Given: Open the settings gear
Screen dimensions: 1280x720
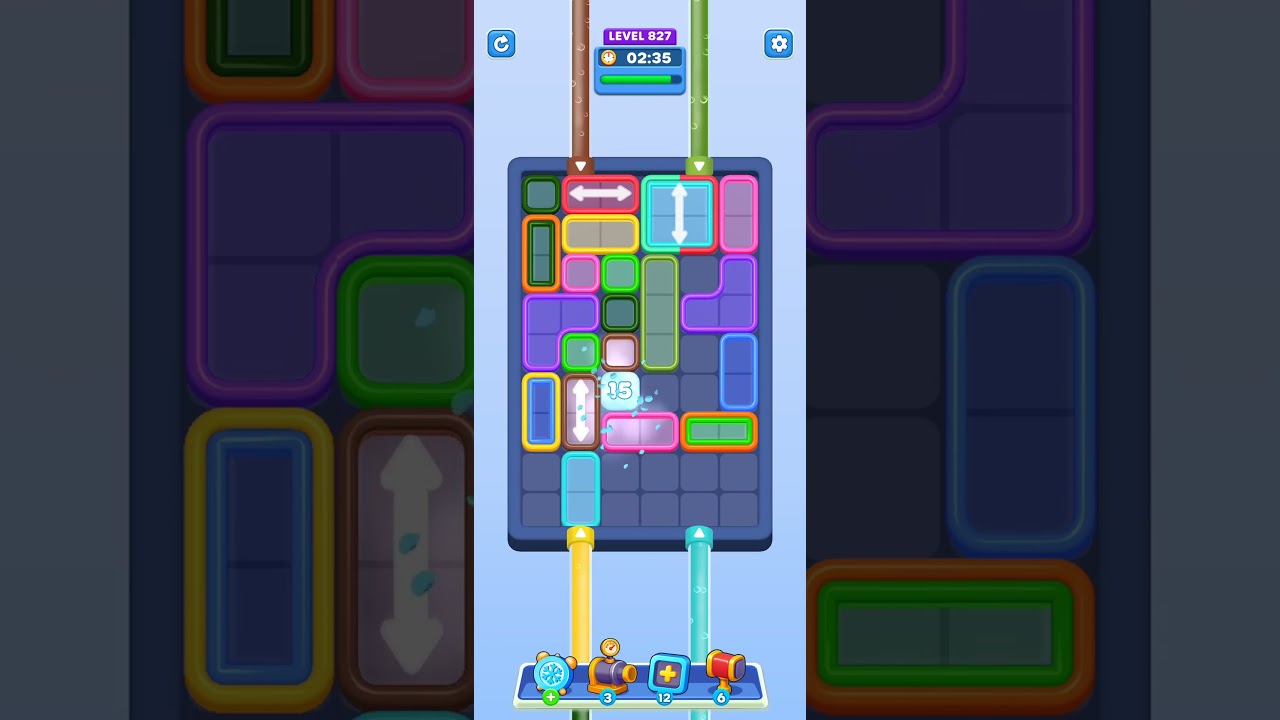Looking at the screenshot, I should tap(779, 44).
